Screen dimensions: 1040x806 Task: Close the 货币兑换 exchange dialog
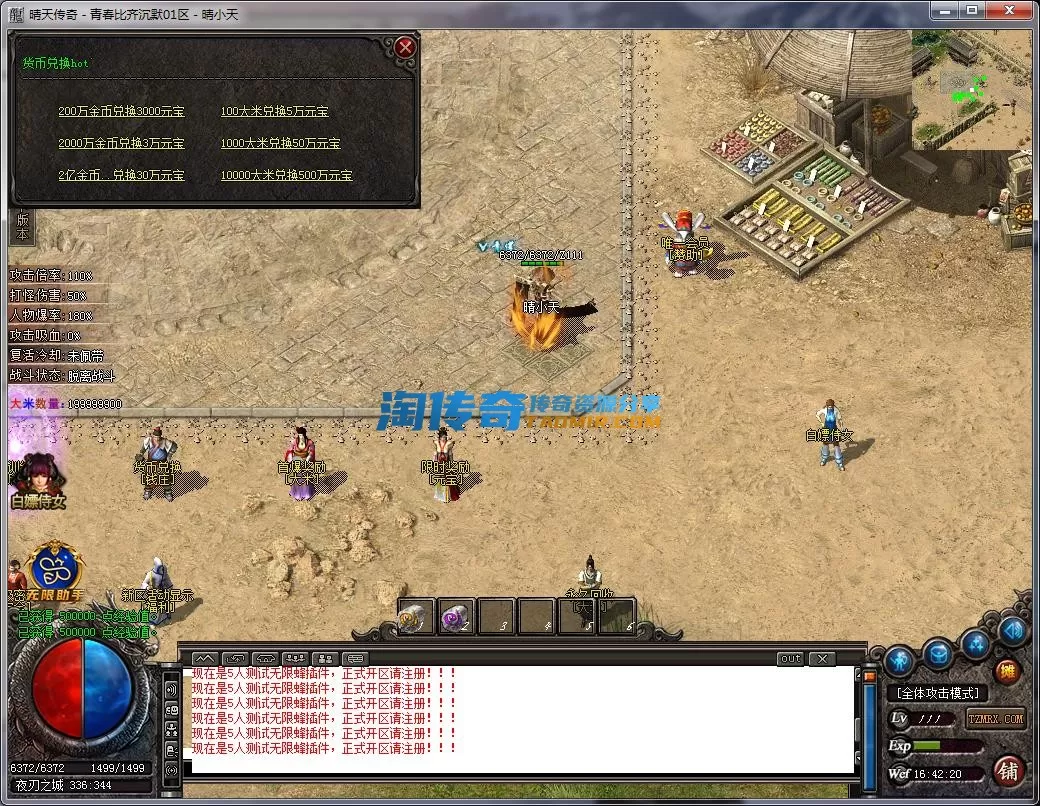pyautogui.click(x=404, y=47)
